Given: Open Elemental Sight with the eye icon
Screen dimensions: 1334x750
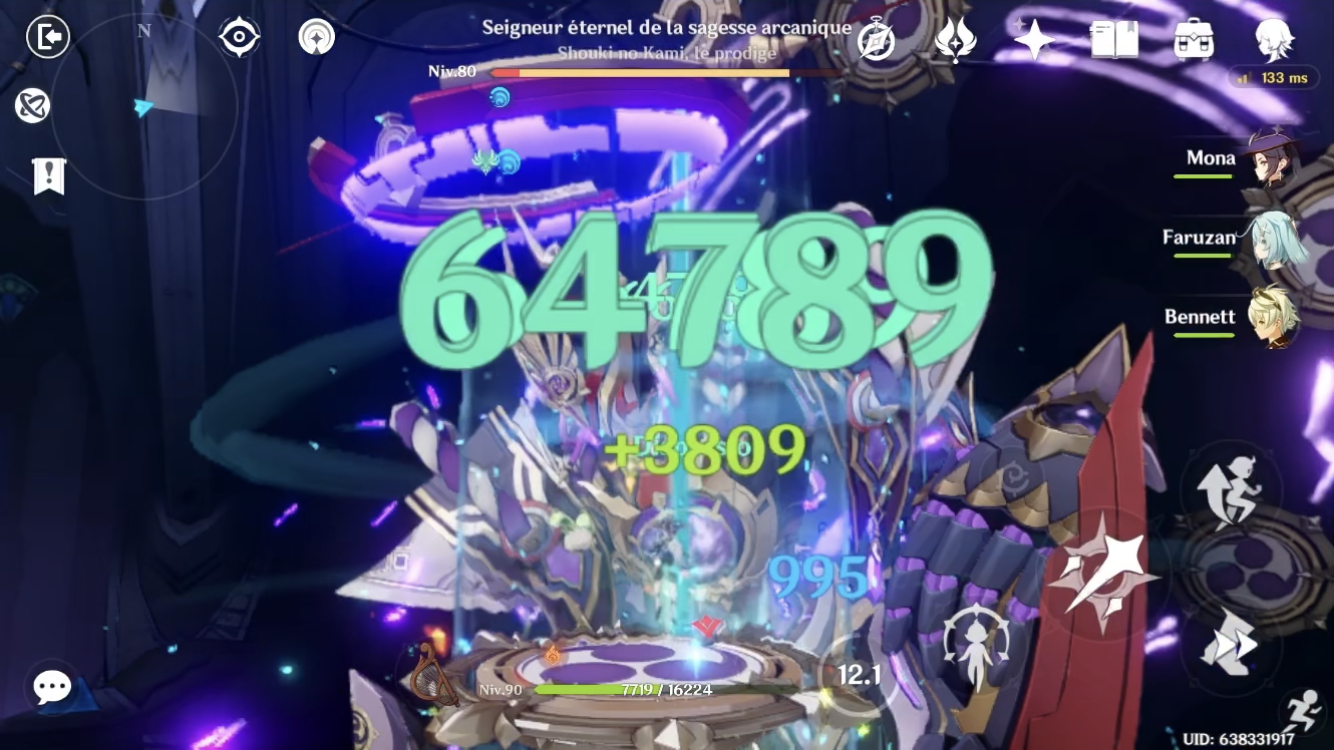Looking at the screenshot, I should pos(238,34).
